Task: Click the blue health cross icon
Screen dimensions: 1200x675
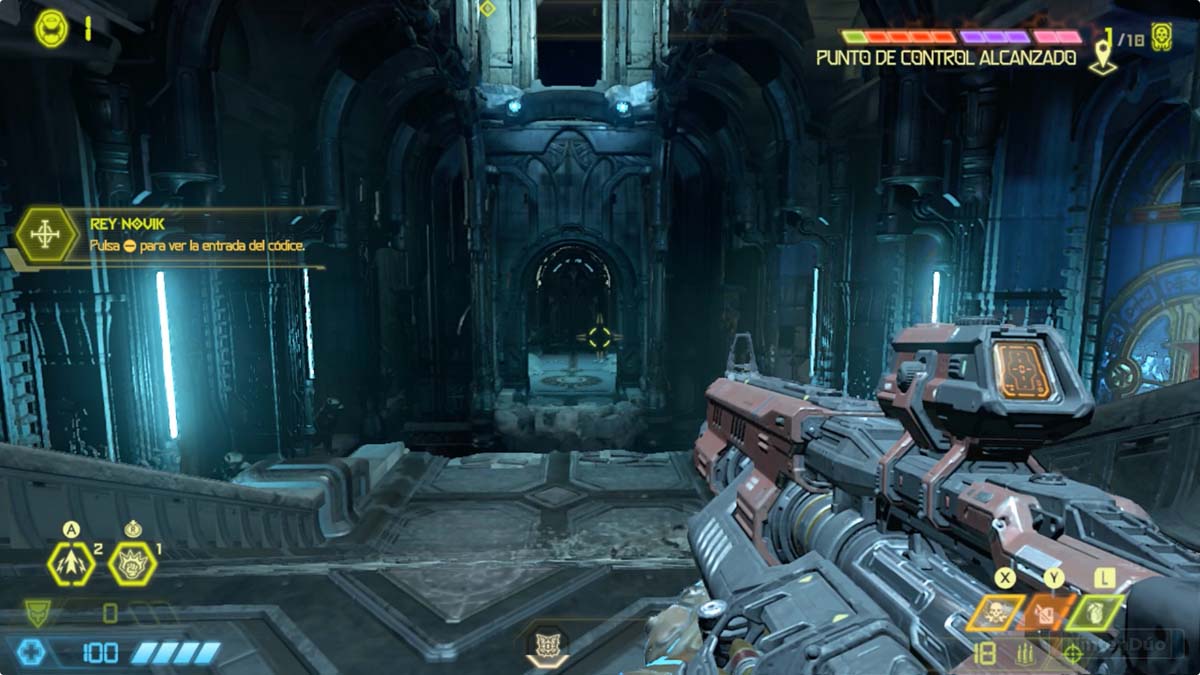Action: (32, 653)
